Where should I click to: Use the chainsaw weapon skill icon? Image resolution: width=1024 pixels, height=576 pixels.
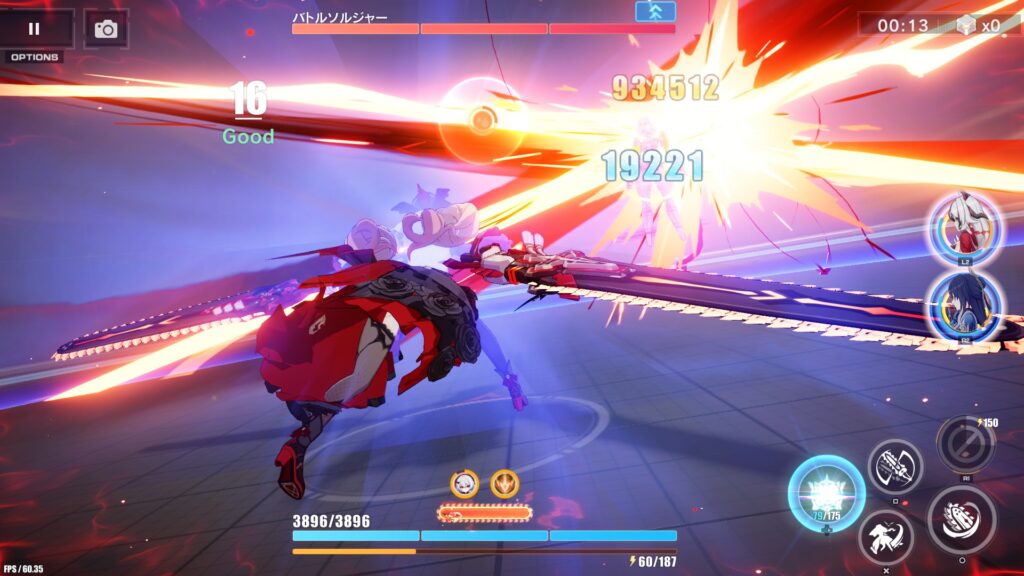tap(894, 466)
